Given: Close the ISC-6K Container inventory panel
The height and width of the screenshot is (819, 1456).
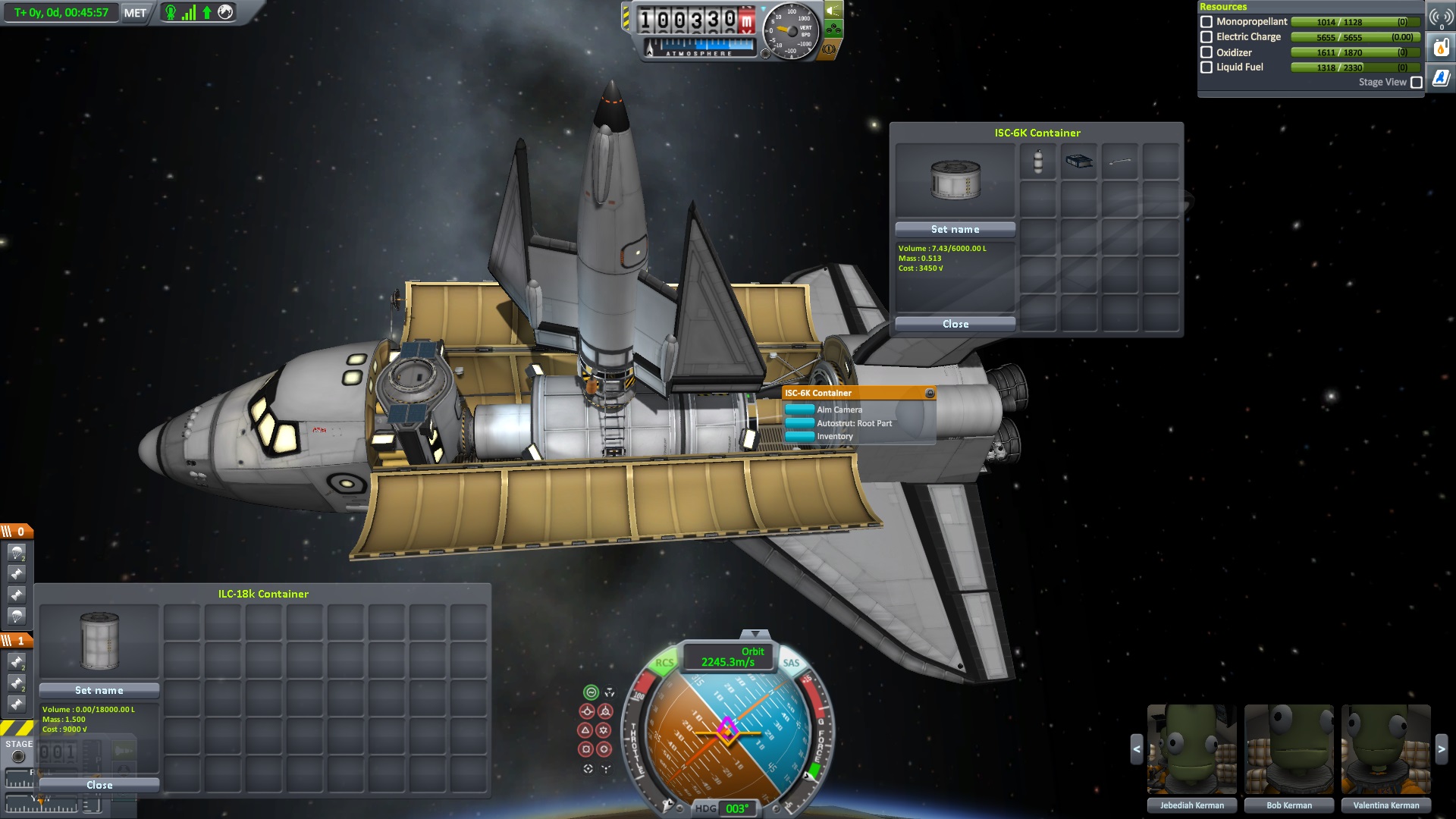Looking at the screenshot, I should point(955,324).
